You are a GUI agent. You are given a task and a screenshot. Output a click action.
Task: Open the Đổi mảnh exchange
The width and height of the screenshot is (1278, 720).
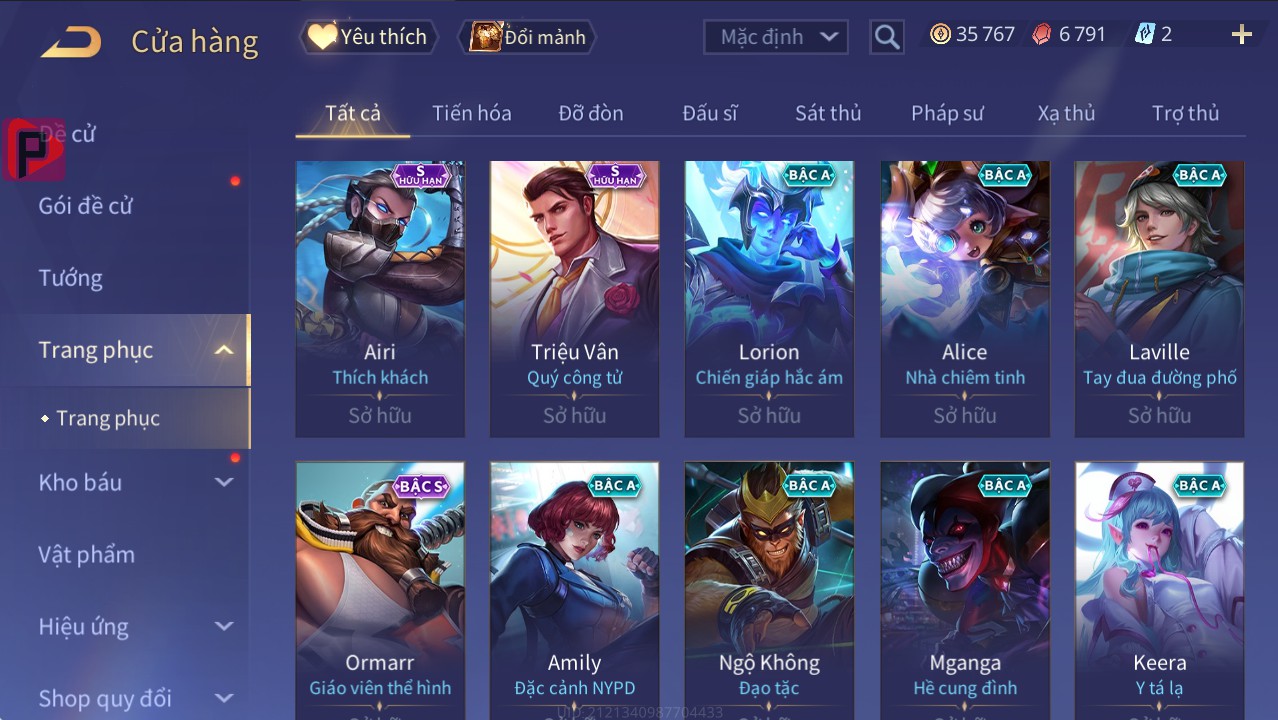click(x=527, y=37)
